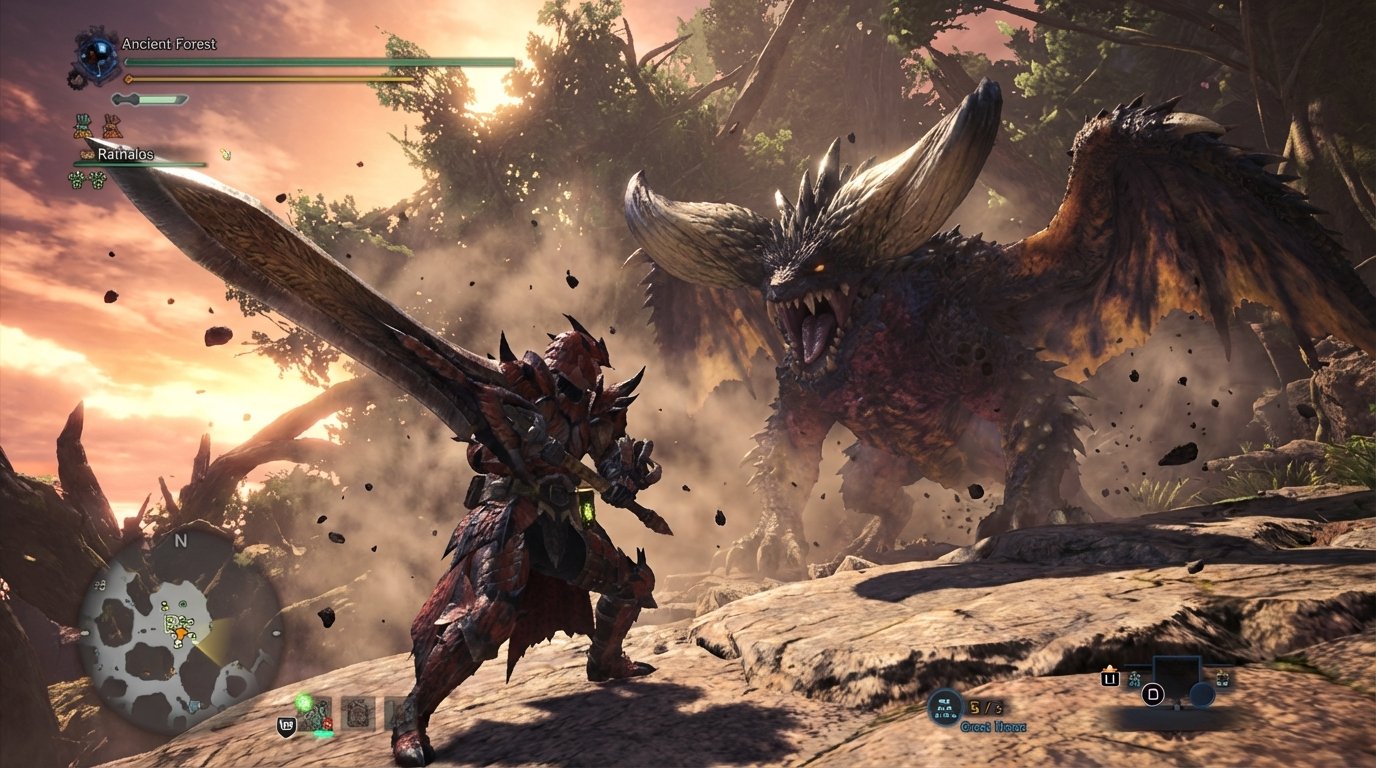Click the Great Horn ammo label

[993, 726]
